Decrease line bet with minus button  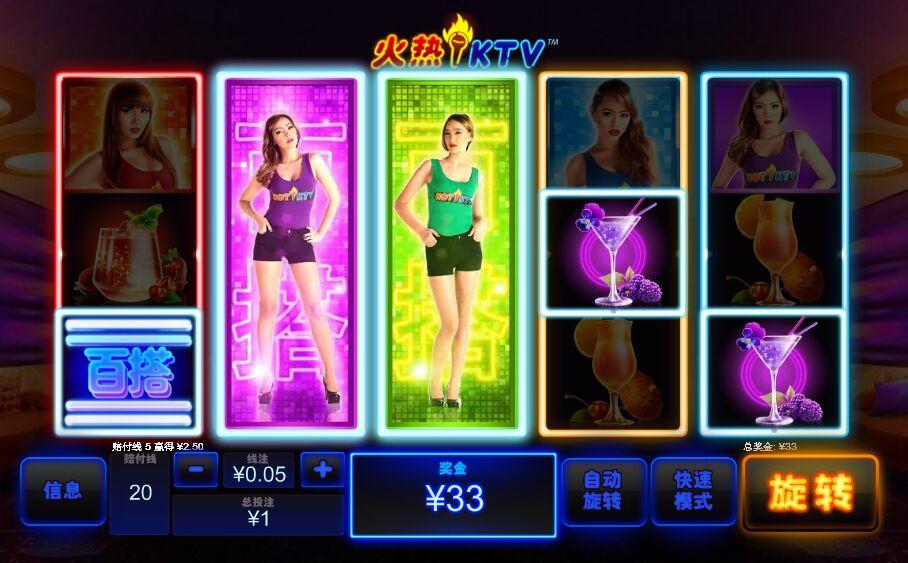pos(196,469)
